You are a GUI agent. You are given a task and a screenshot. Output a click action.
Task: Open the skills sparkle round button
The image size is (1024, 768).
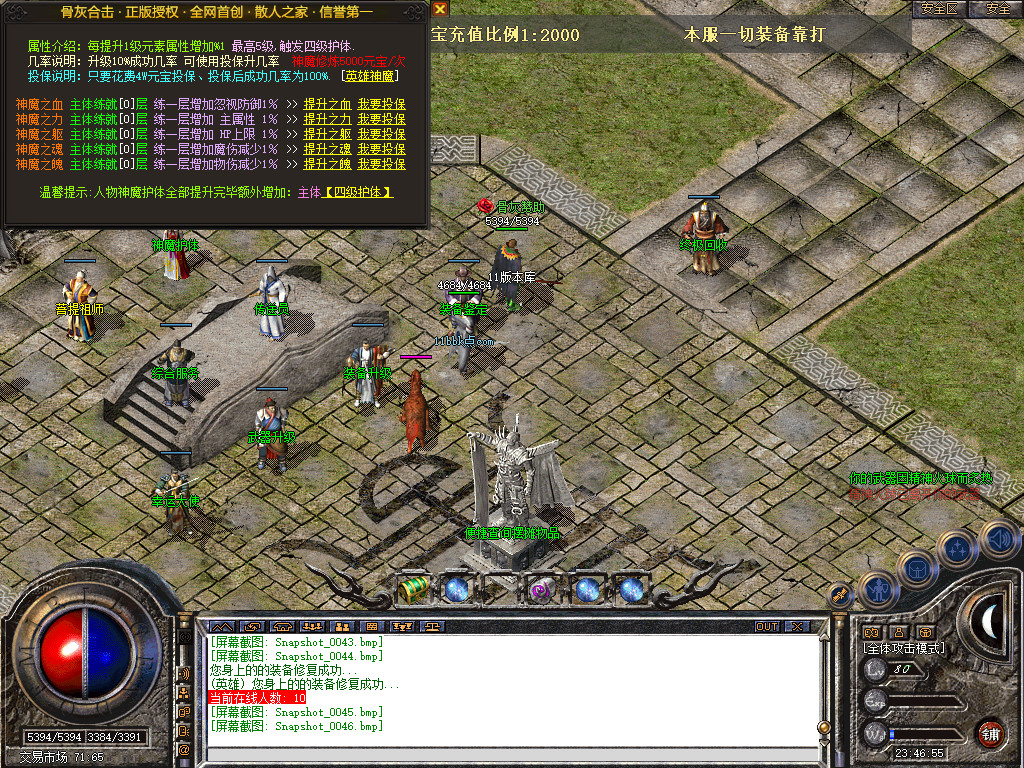[957, 549]
